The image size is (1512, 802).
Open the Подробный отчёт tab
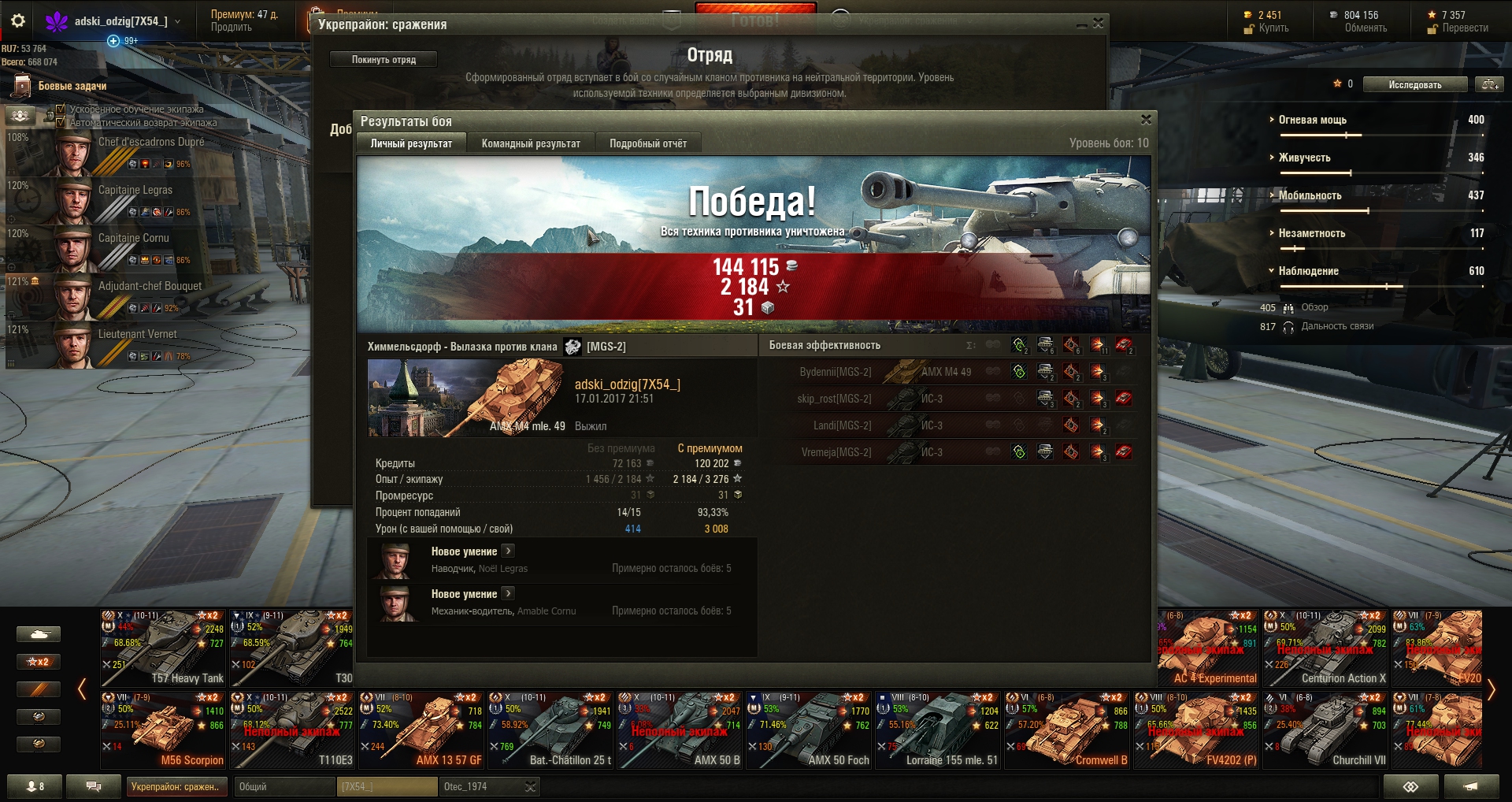pyautogui.click(x=647, y=143)
